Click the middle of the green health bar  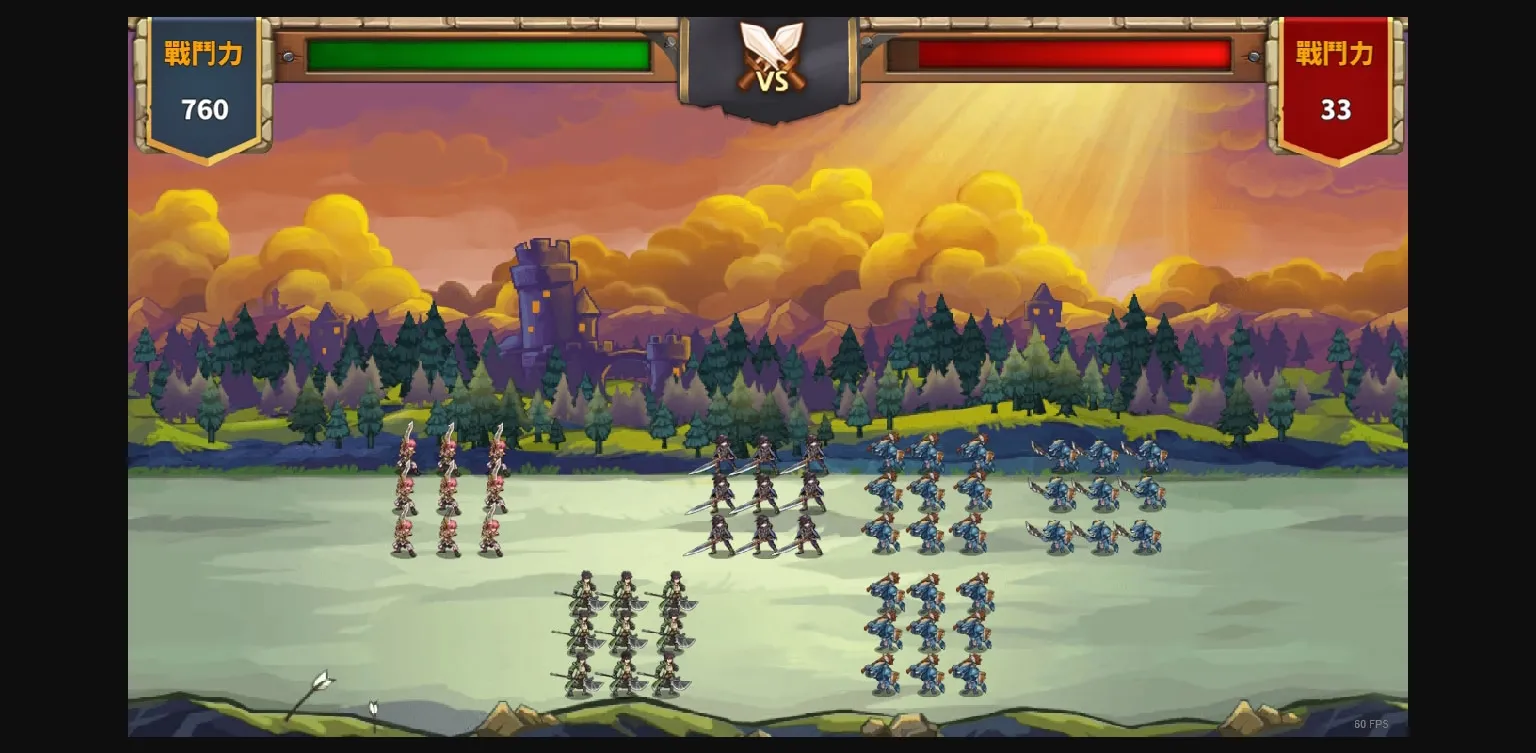click(x=480, y=56)
